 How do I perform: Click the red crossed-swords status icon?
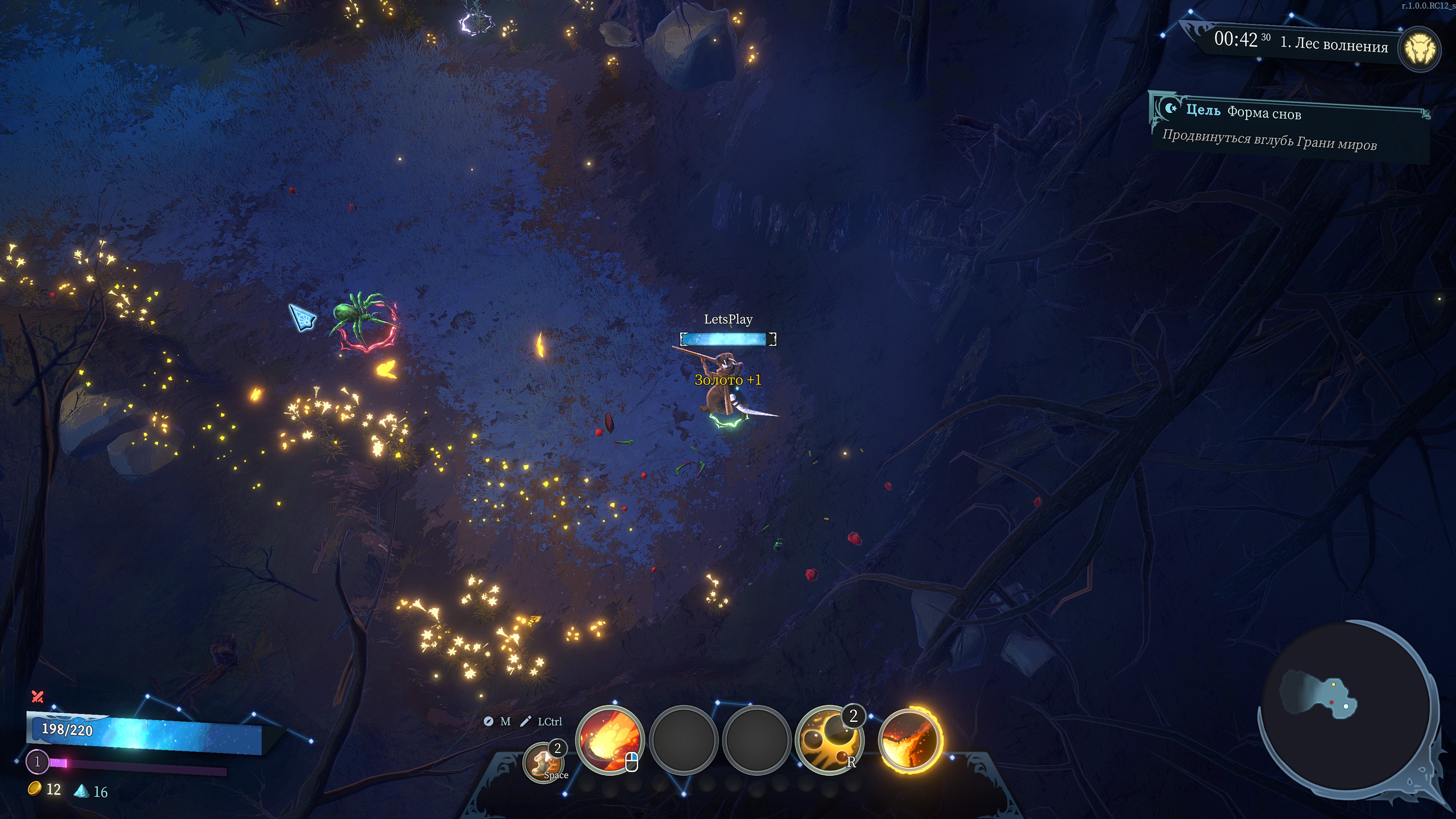(38, 697)
